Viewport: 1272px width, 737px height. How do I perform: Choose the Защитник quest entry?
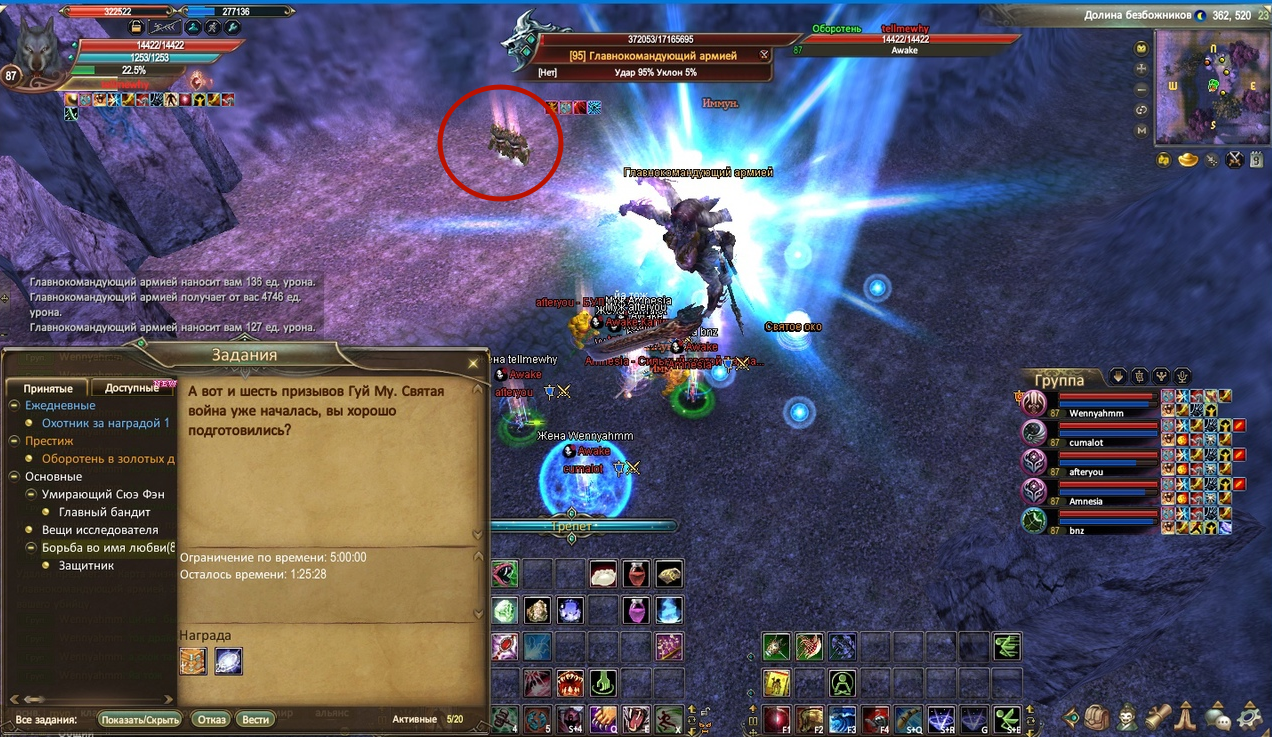(87, 565)
